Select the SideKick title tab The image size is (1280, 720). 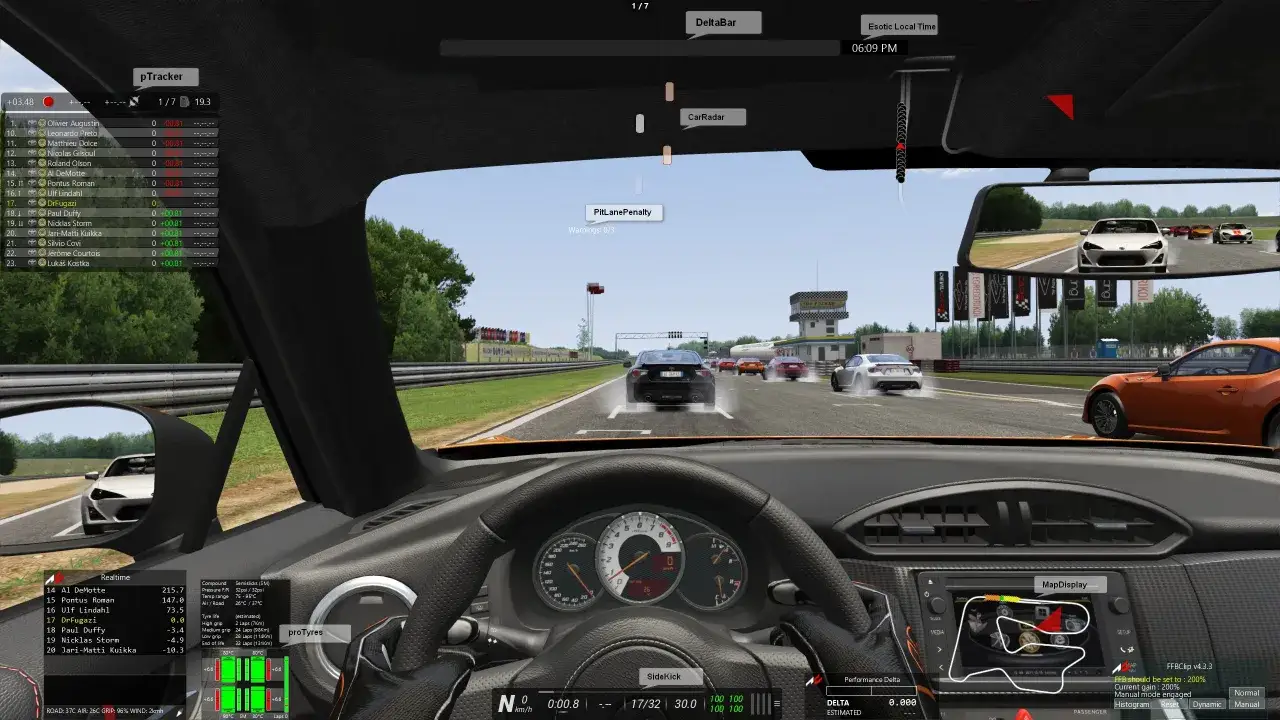(x=668, y=676)
